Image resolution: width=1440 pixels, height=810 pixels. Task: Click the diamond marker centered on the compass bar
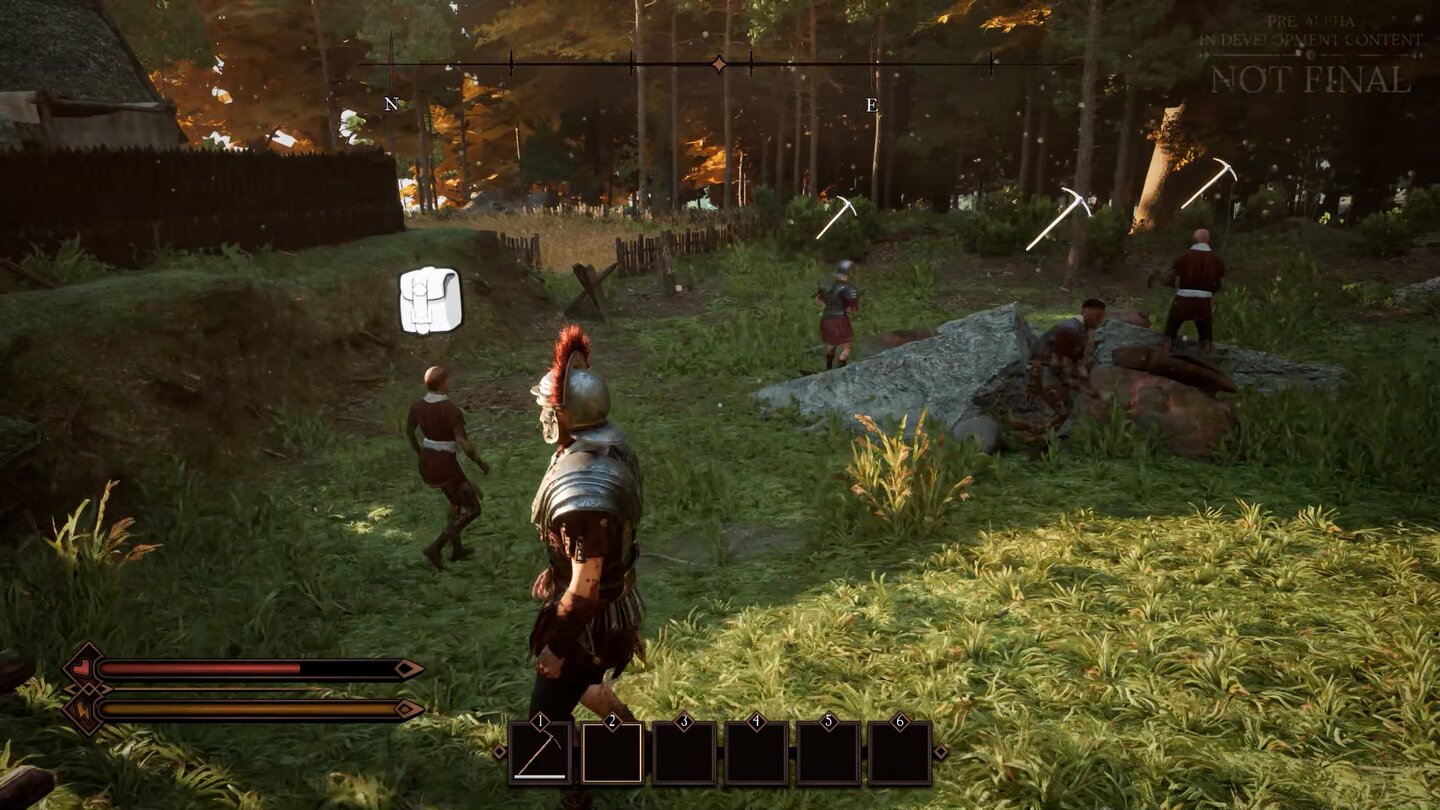717,62
